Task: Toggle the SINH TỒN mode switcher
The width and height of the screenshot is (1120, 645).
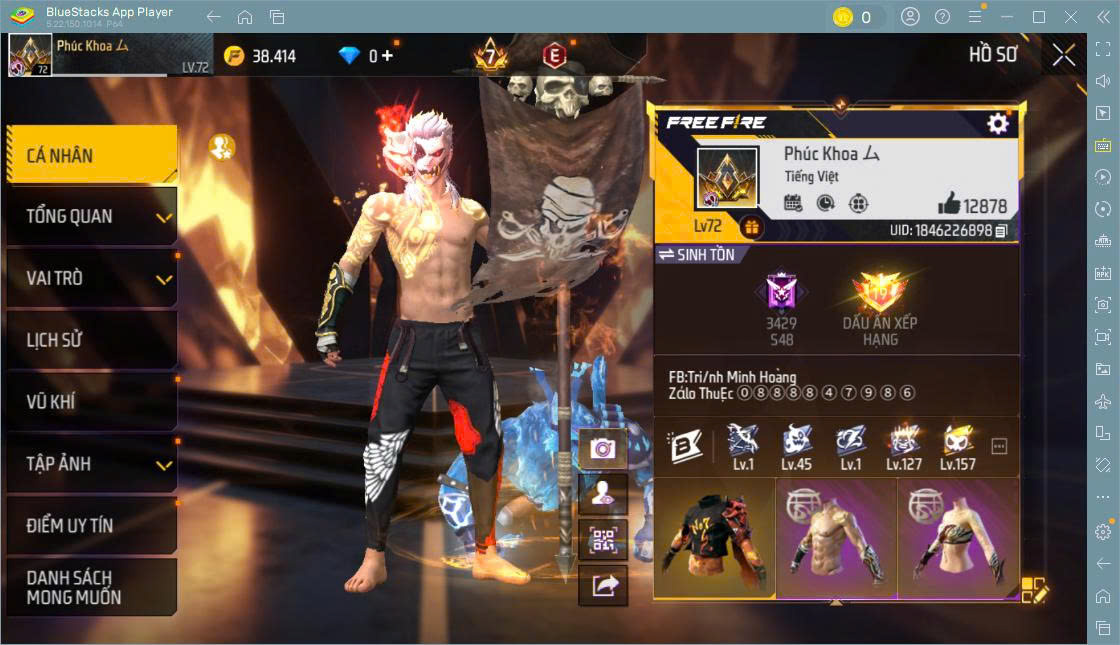Action: click(696, 255)
